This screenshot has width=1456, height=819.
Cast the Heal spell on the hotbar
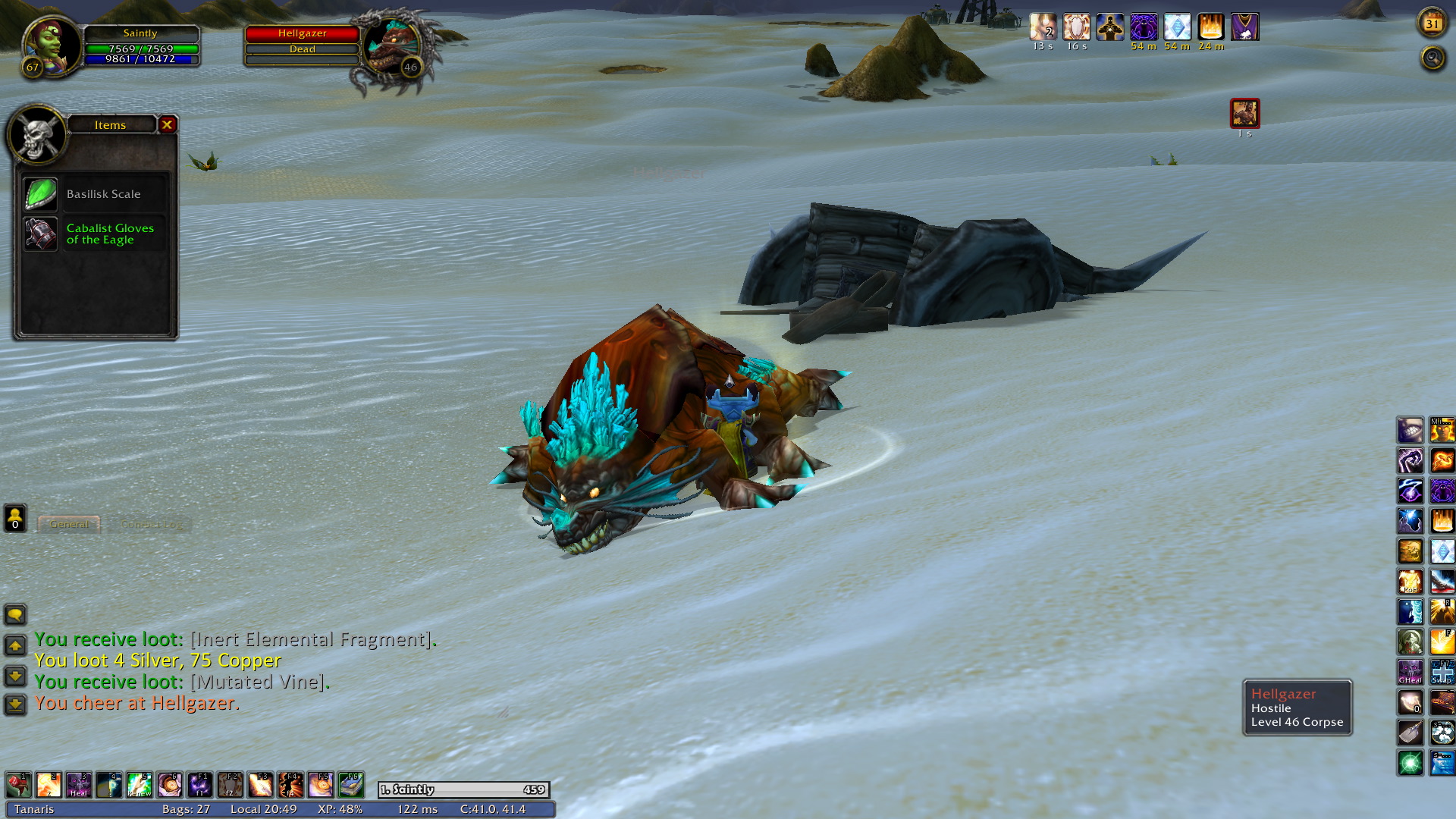[x=79, y=785]
